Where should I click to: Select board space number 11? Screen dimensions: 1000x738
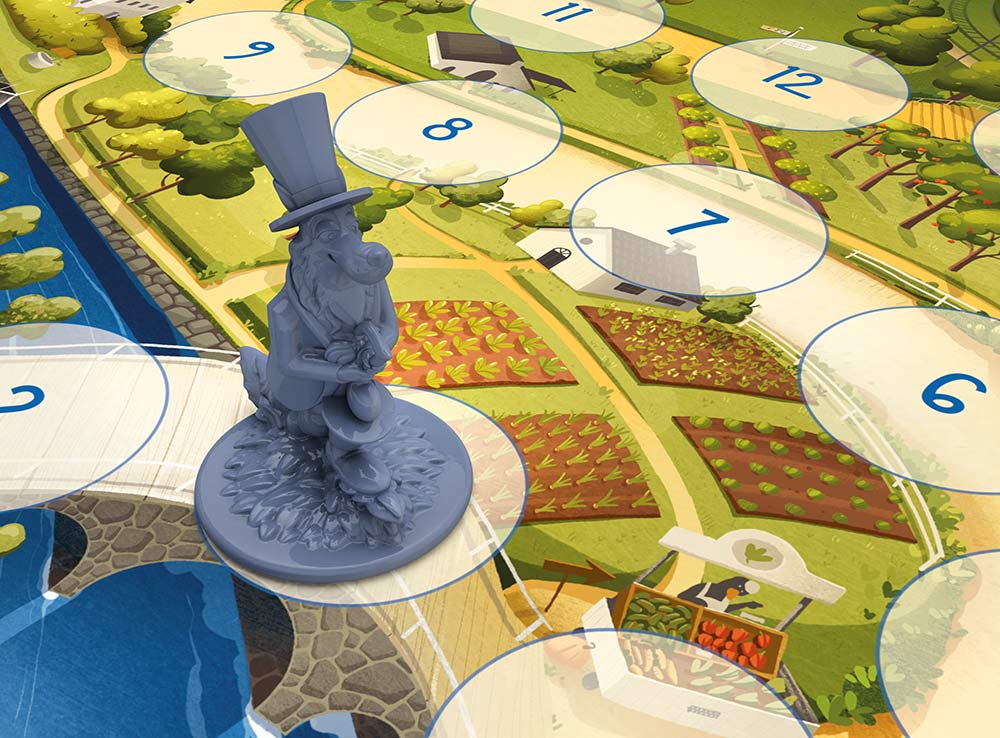567,17
